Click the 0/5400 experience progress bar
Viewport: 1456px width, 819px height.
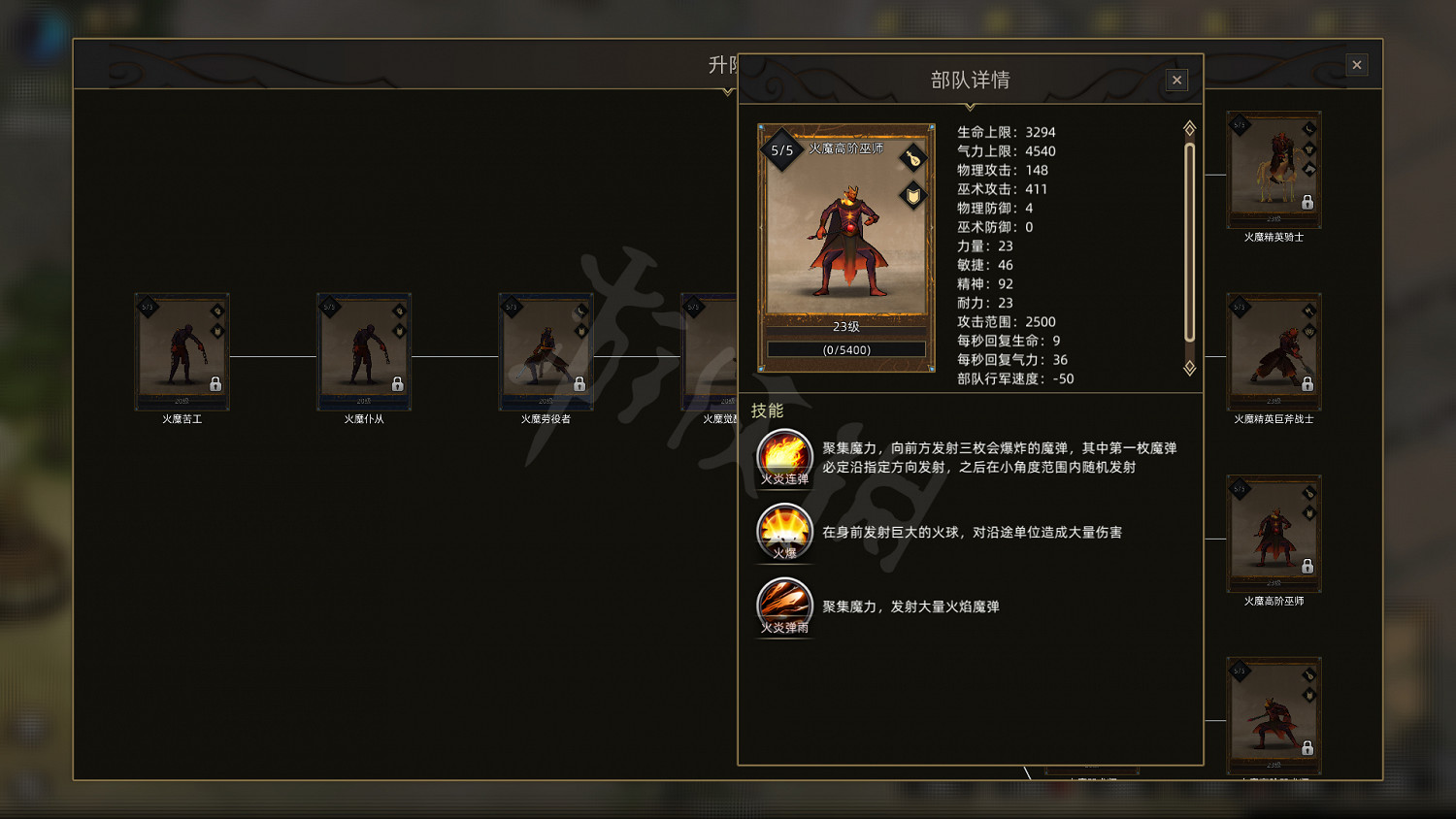[x=844, y=348]
